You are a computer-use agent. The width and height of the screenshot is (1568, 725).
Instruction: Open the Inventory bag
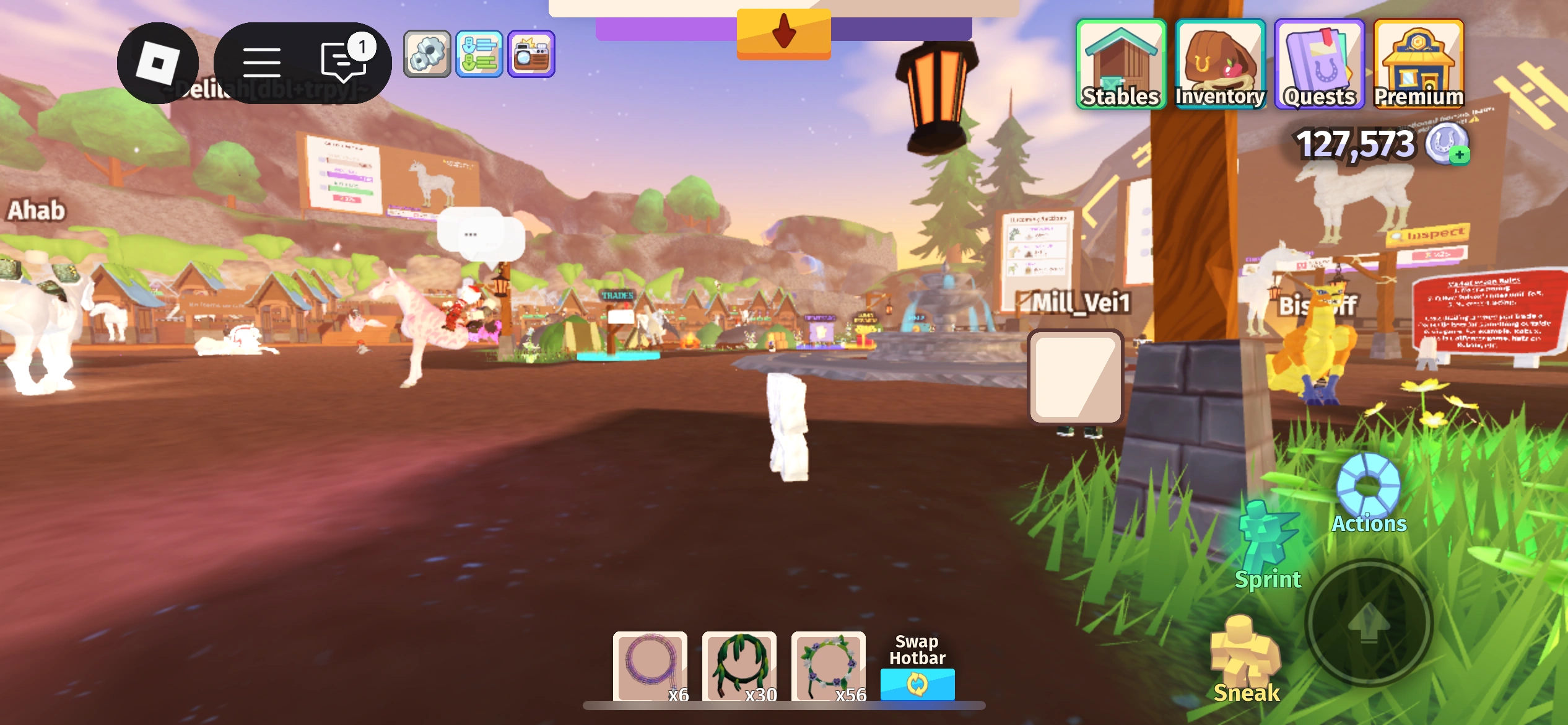pos(1221,62)
